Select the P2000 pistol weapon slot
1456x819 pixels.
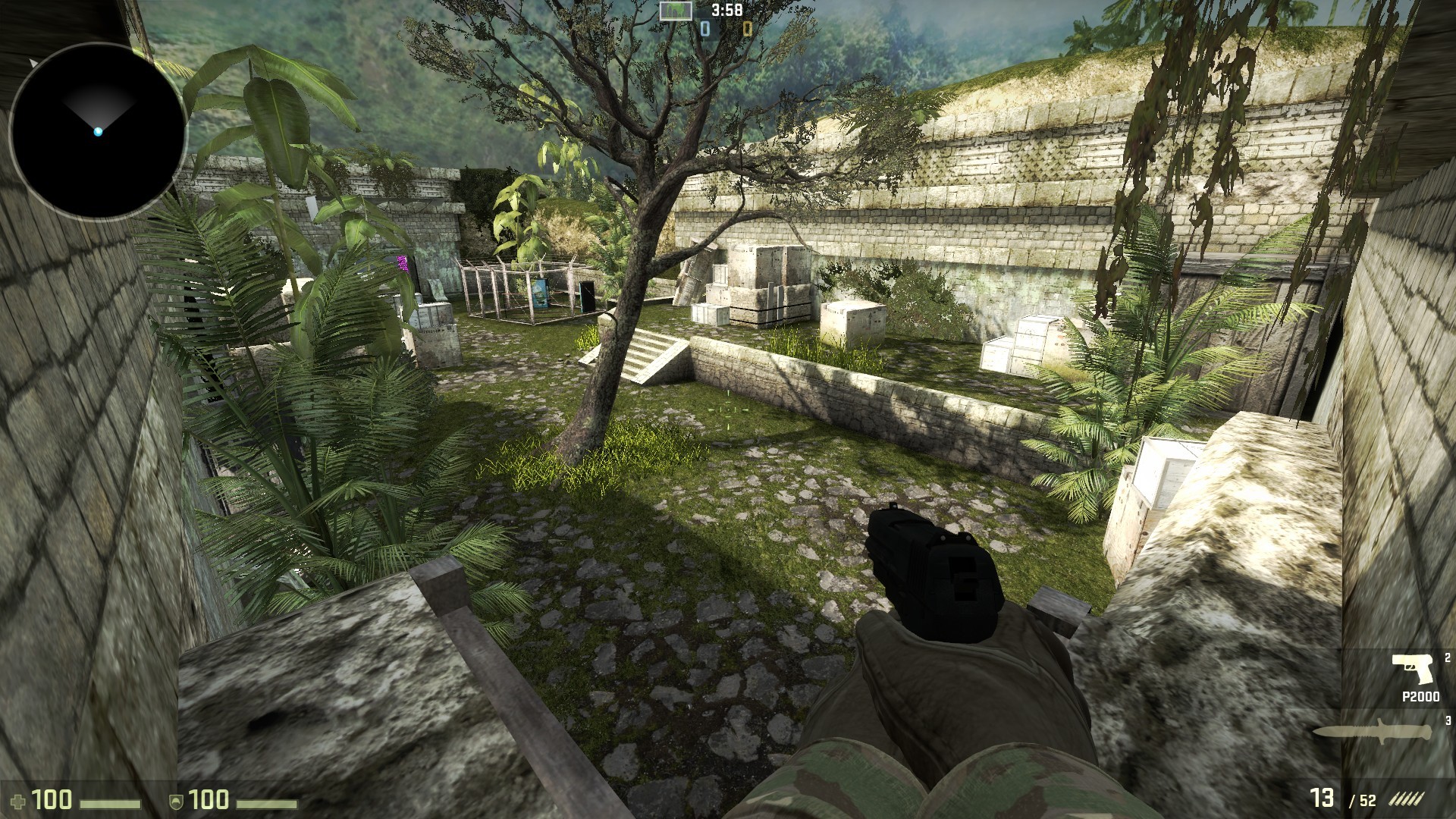click(x=1409, y=677)
